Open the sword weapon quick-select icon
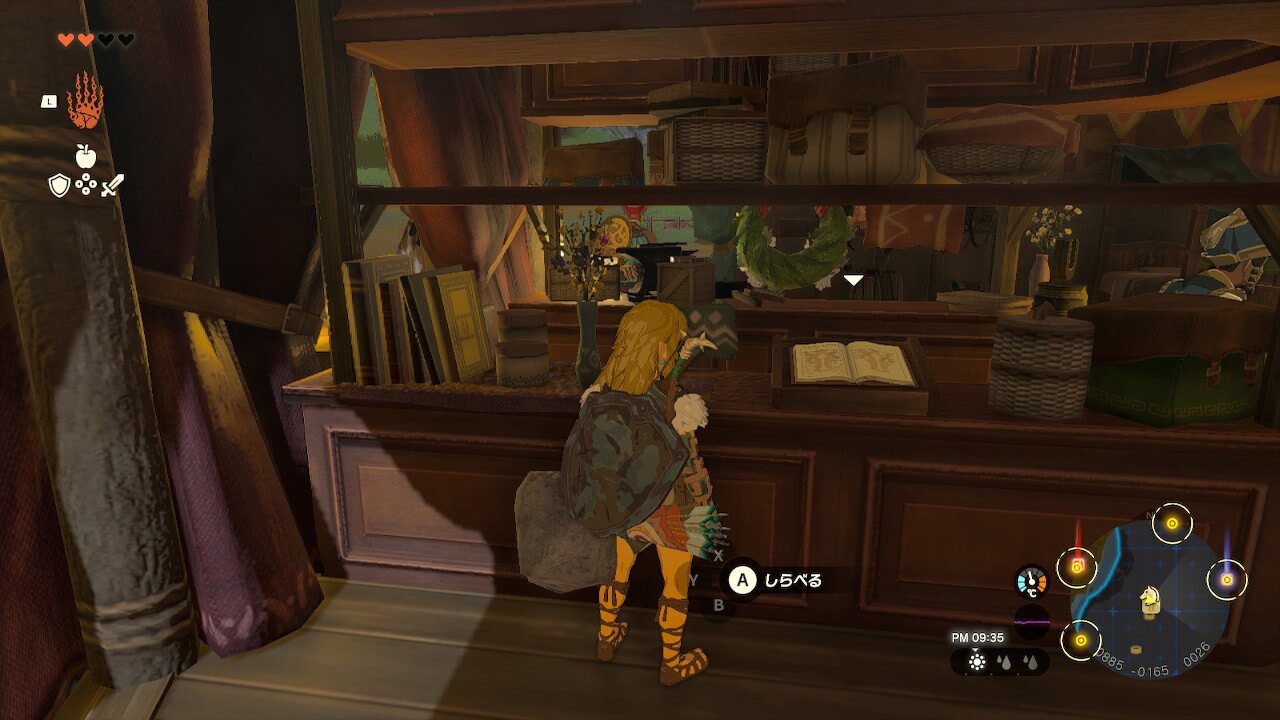This screenshot has width=1280, height=720. (112, 185)
